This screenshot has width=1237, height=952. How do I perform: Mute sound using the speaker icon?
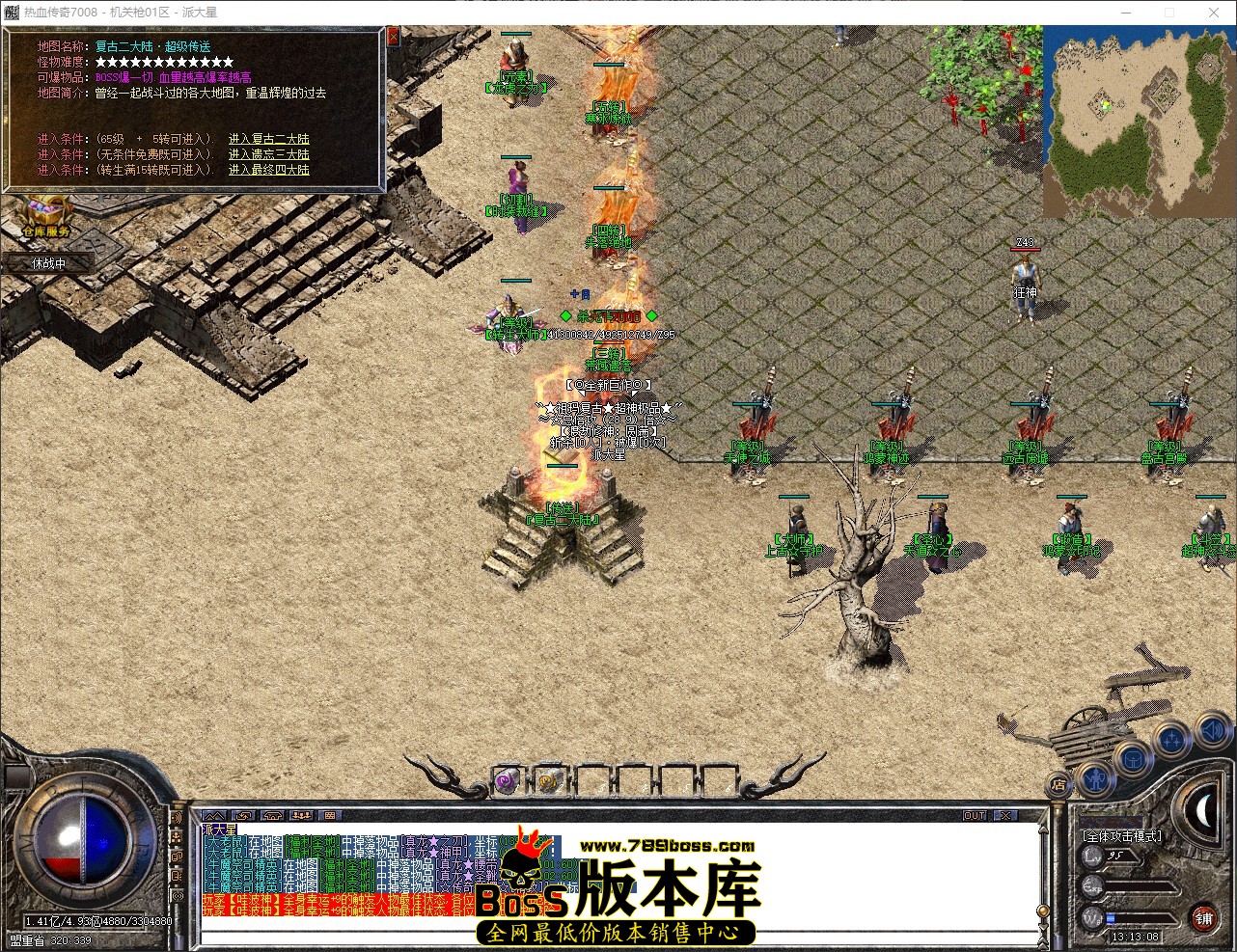pyautogui.click(x=1213, y=730)
